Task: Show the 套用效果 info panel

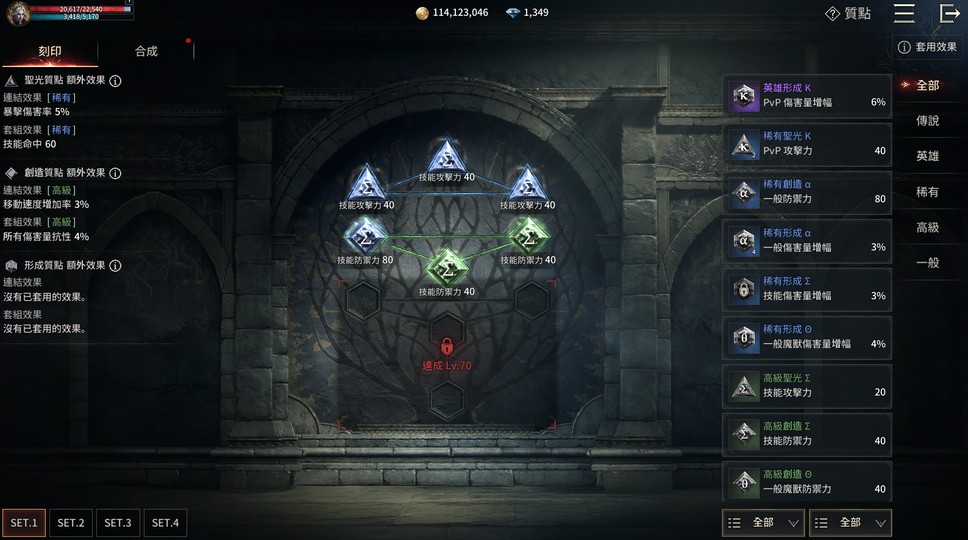Action: [927, 47]
